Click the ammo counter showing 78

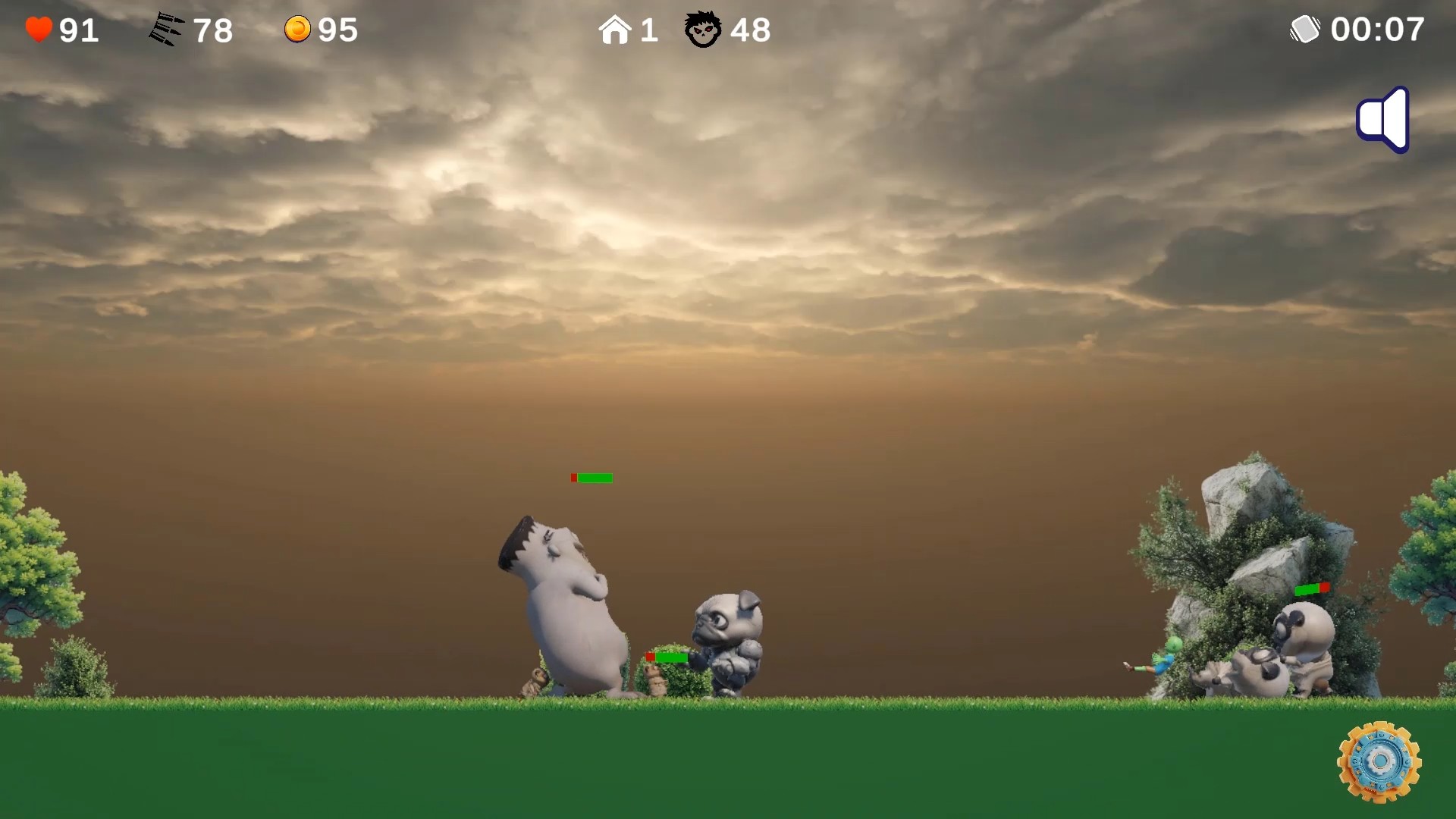click(213, 29)
